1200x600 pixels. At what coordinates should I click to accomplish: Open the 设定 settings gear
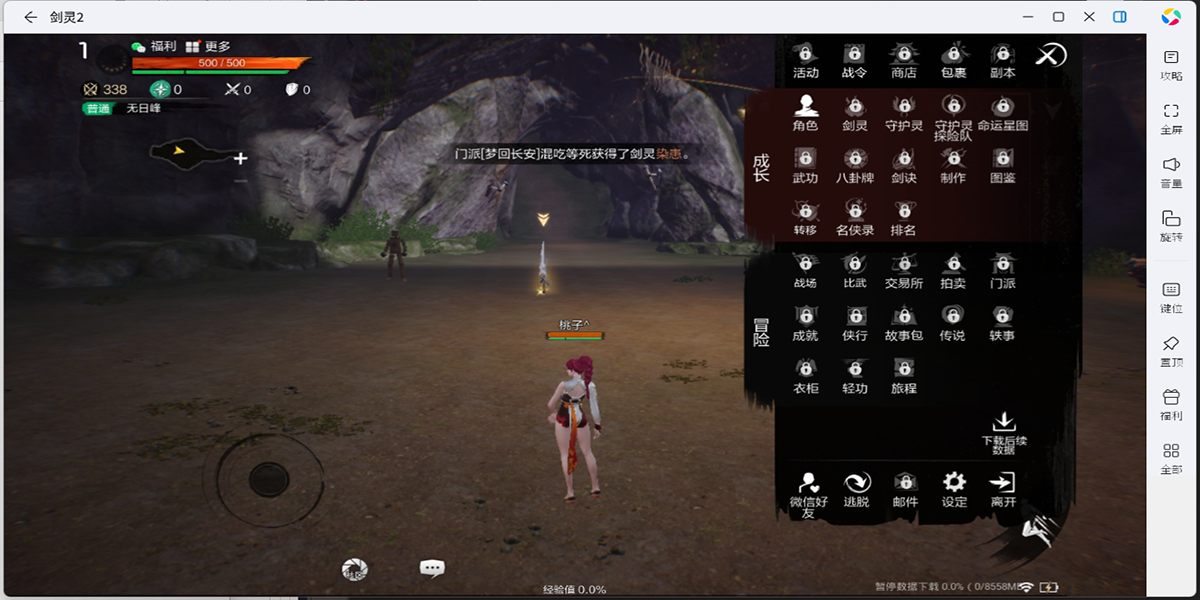pyautogui.click(x=954, y=488)
